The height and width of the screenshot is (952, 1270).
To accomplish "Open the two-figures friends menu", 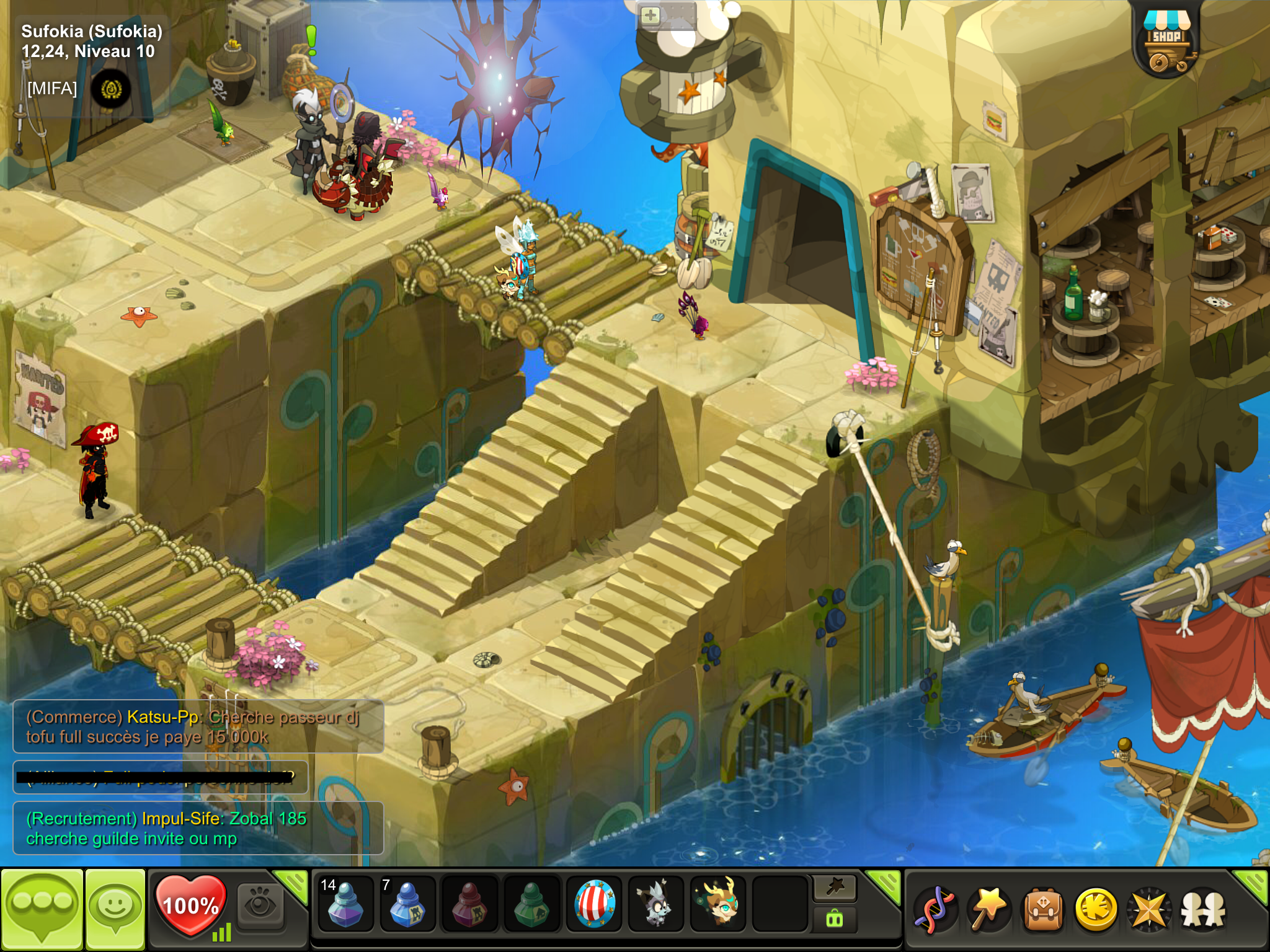I will coord(1203,910).
